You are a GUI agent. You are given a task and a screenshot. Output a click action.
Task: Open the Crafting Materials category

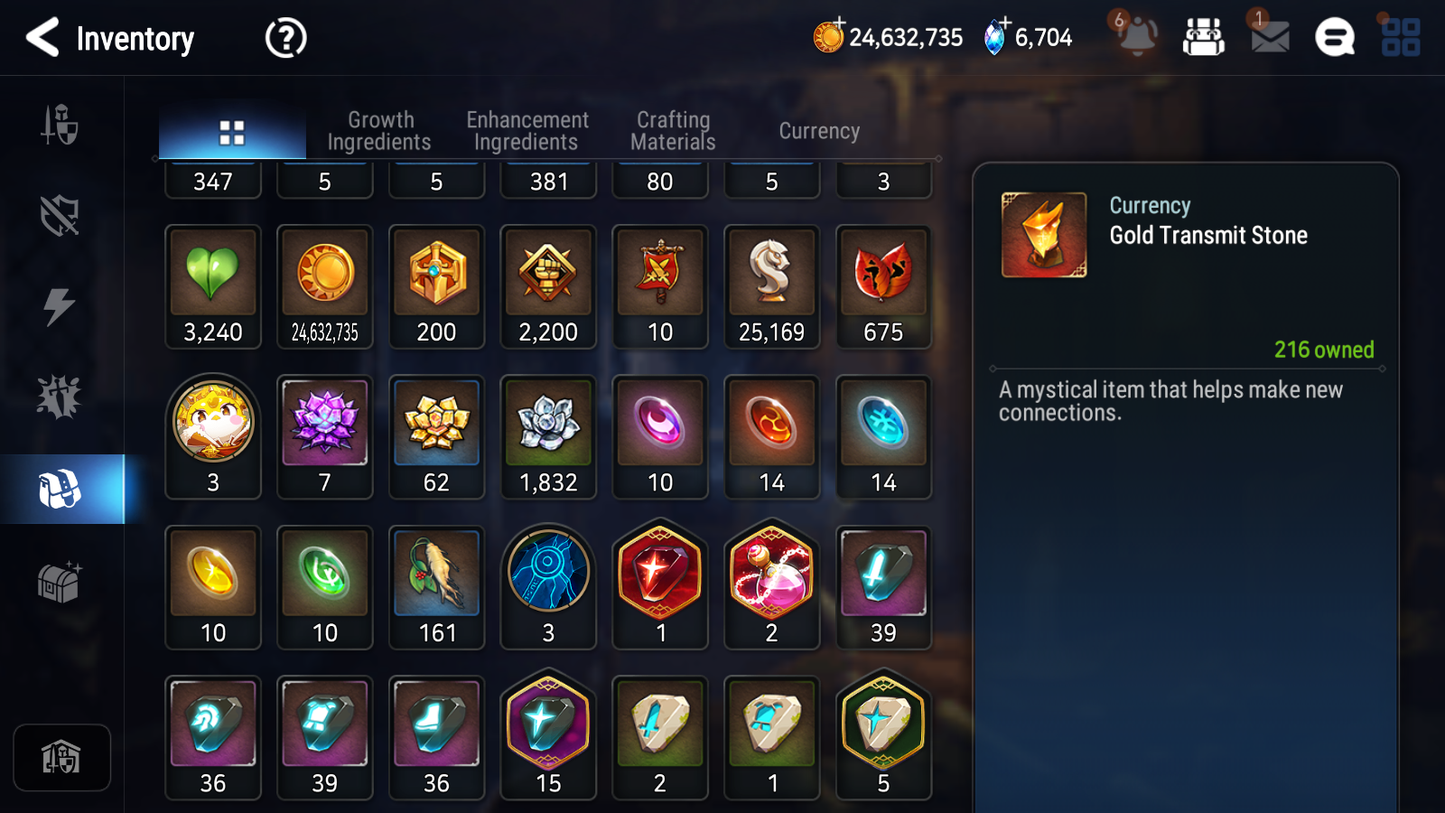[x=672, y=131]
